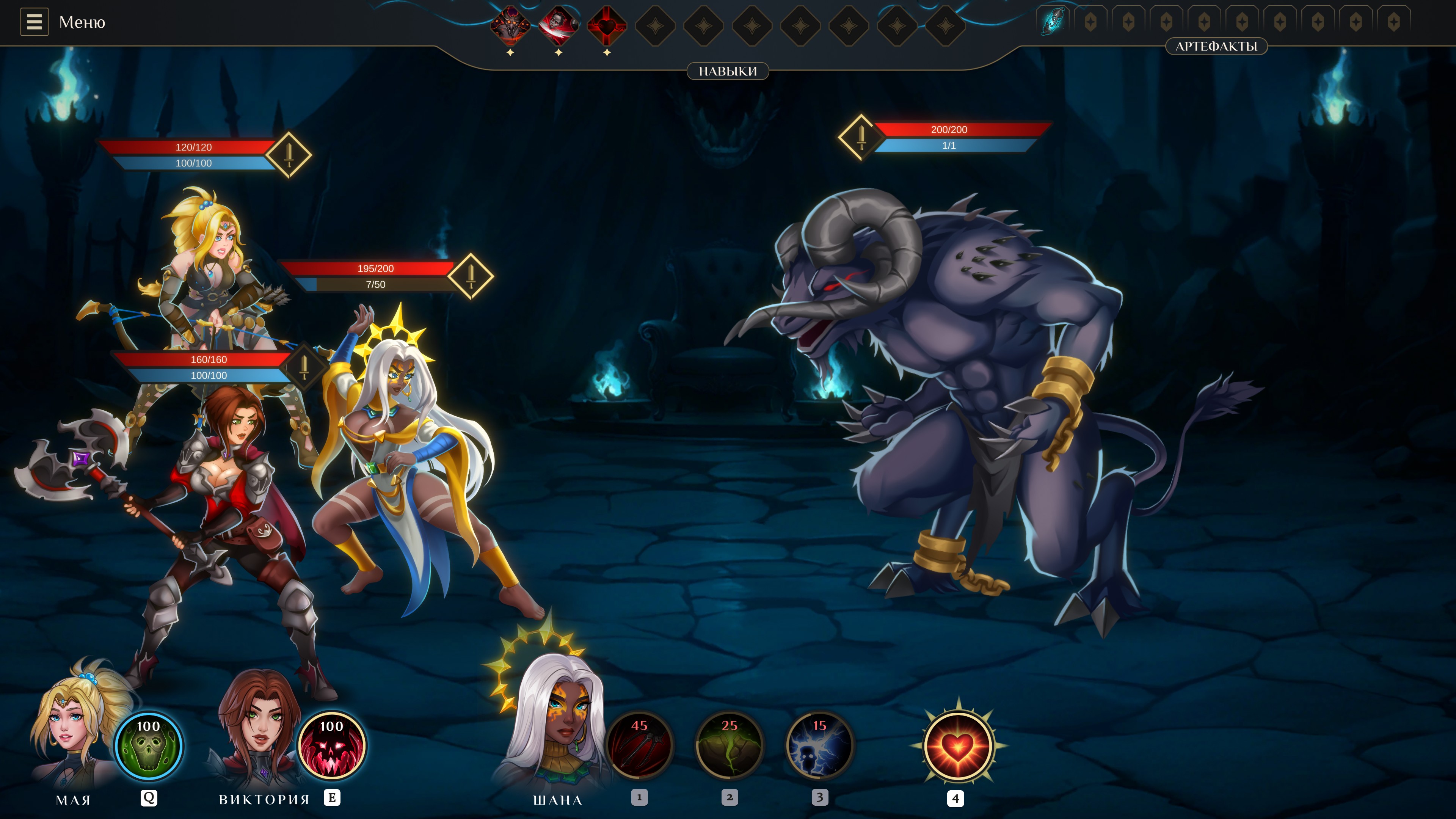Open the Артефакты artifacts panel
This screenshot has height=819, width=1456.
pos(1216,46)
